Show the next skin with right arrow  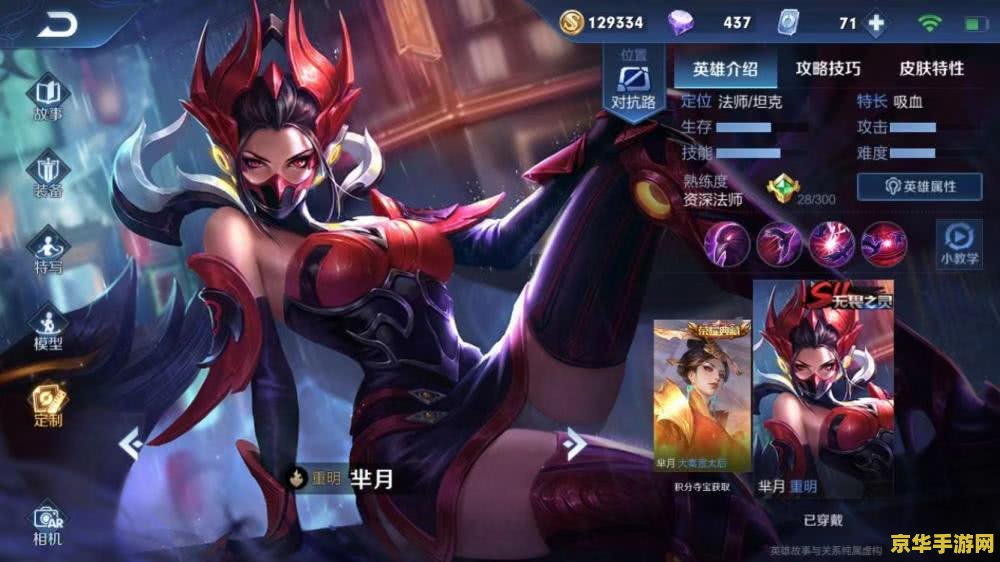point(574,441)
